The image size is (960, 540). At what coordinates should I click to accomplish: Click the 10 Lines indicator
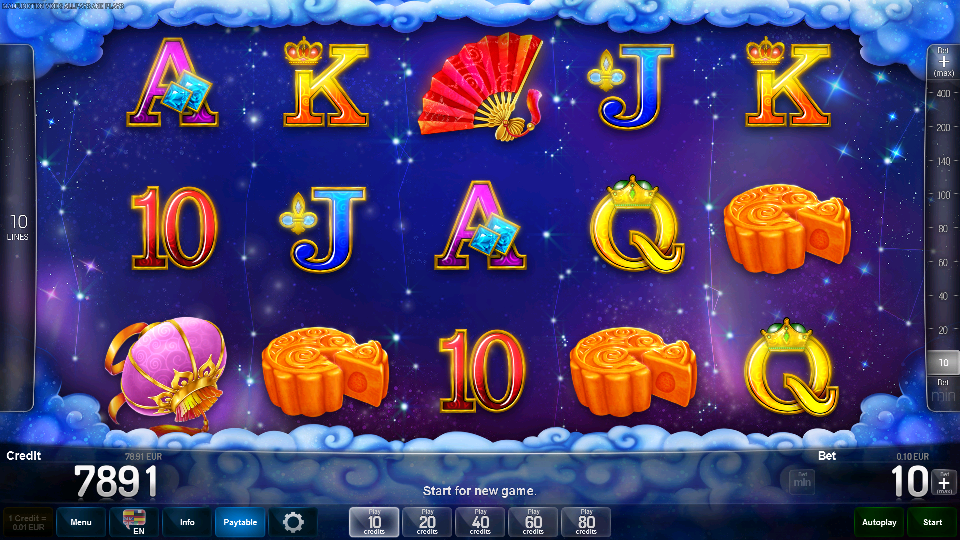(x=18, y=227)
